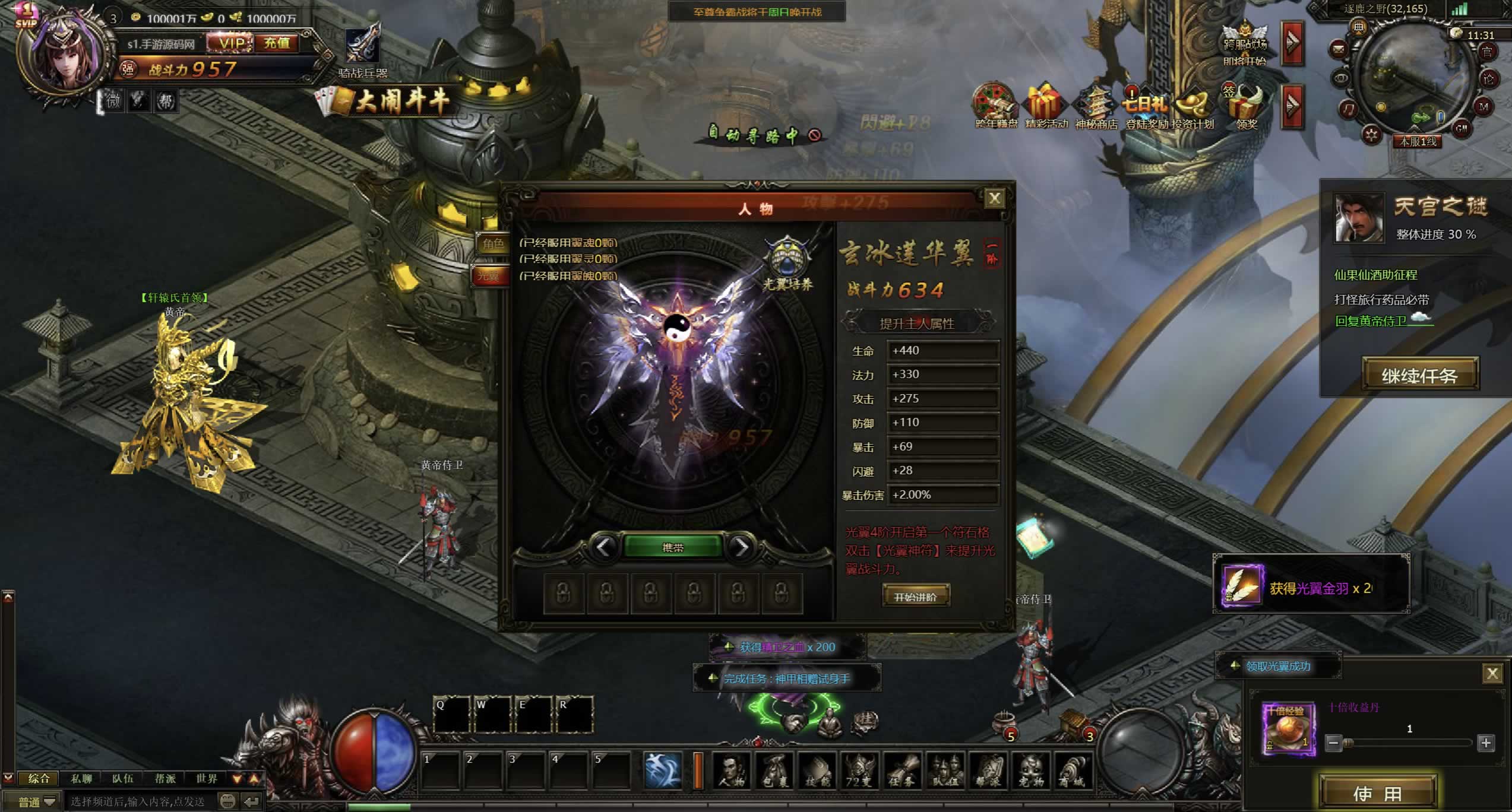1512x812 pixels.
Task: Switch chat to the 世界 tab
Action: 207,778
